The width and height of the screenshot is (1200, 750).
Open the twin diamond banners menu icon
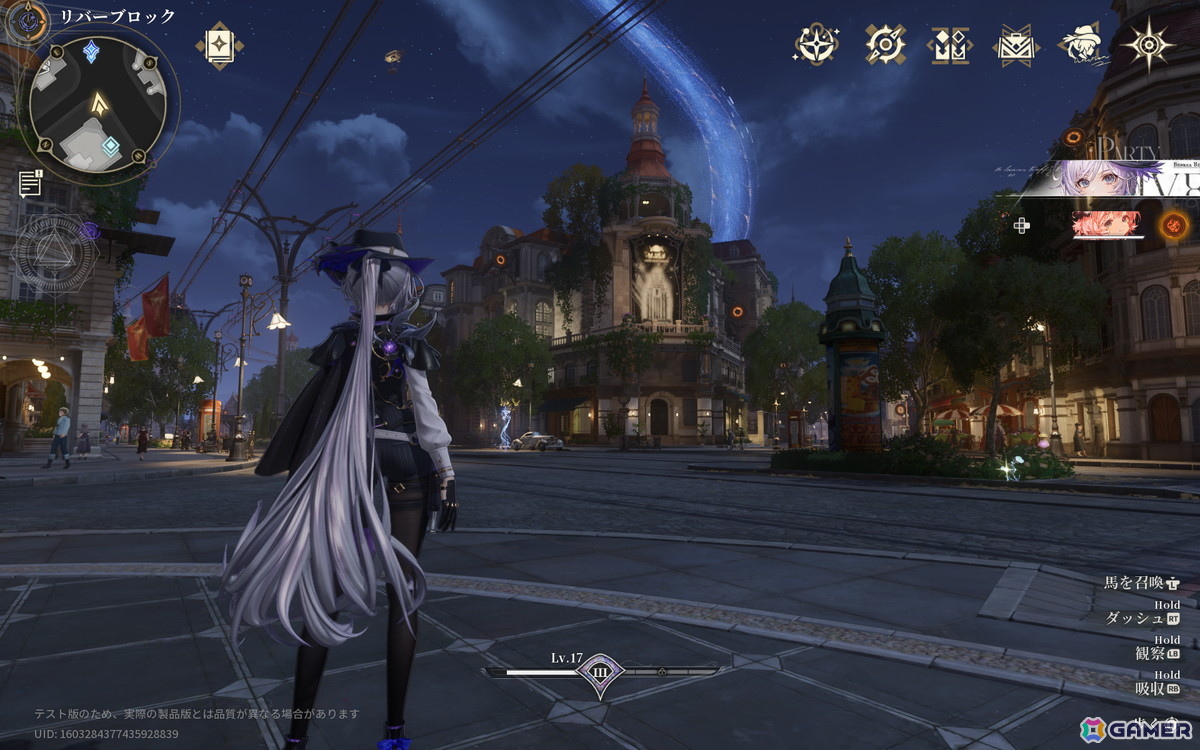[x=949, y=44]
